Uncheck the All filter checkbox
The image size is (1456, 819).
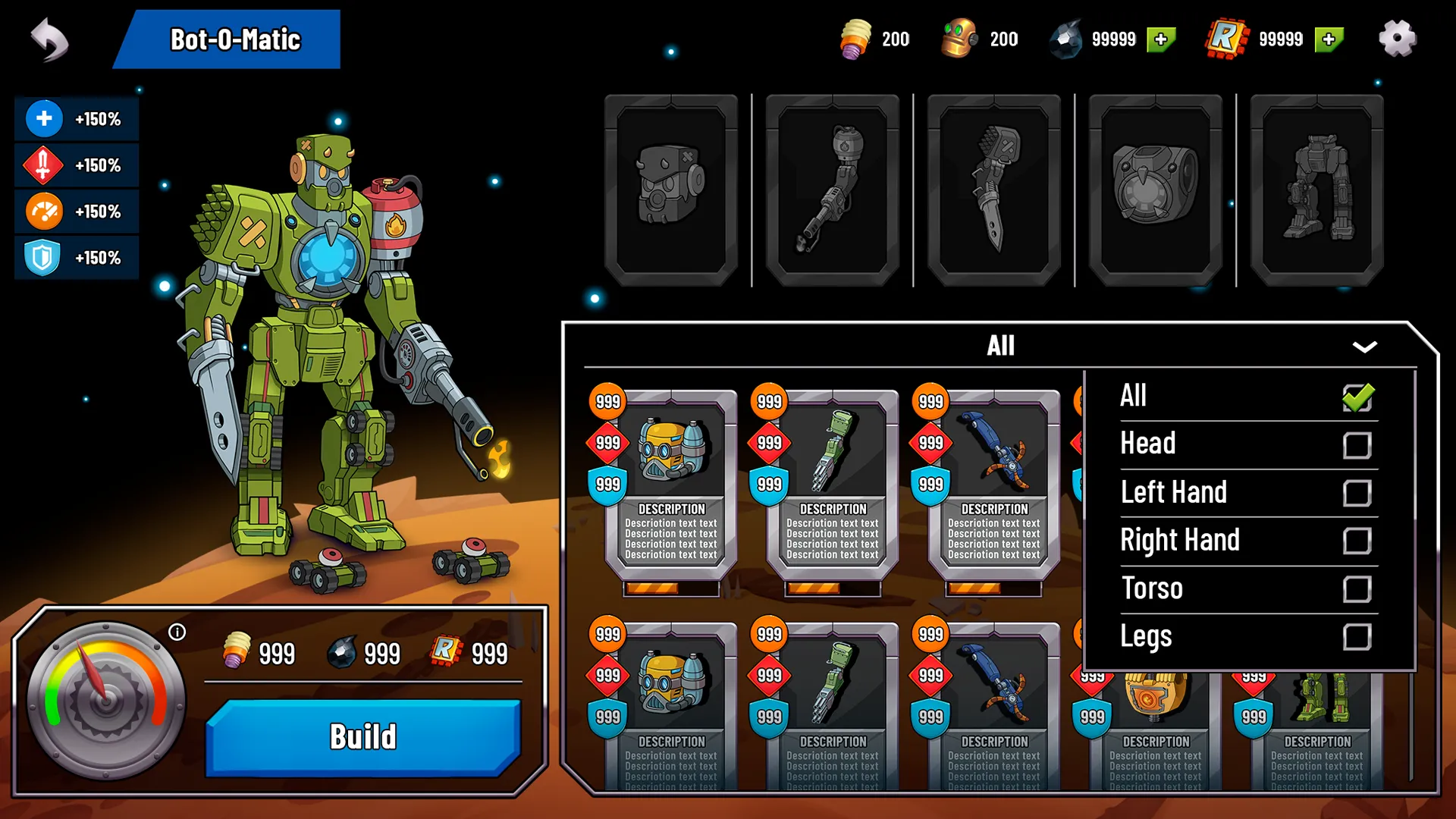[1358, 397]
